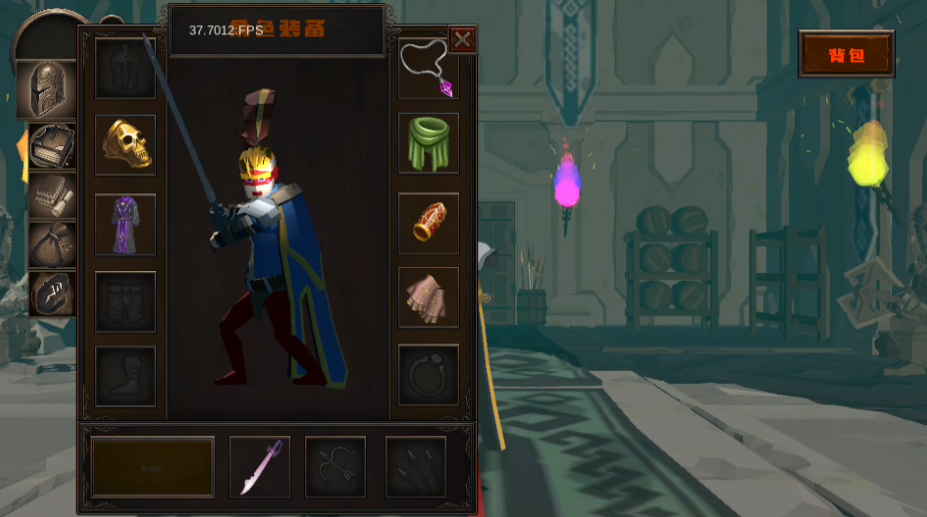Open the rune stone tab
The width and height of the screenshot is (927, 517).
pyautogui.click(x=51, y=293)
